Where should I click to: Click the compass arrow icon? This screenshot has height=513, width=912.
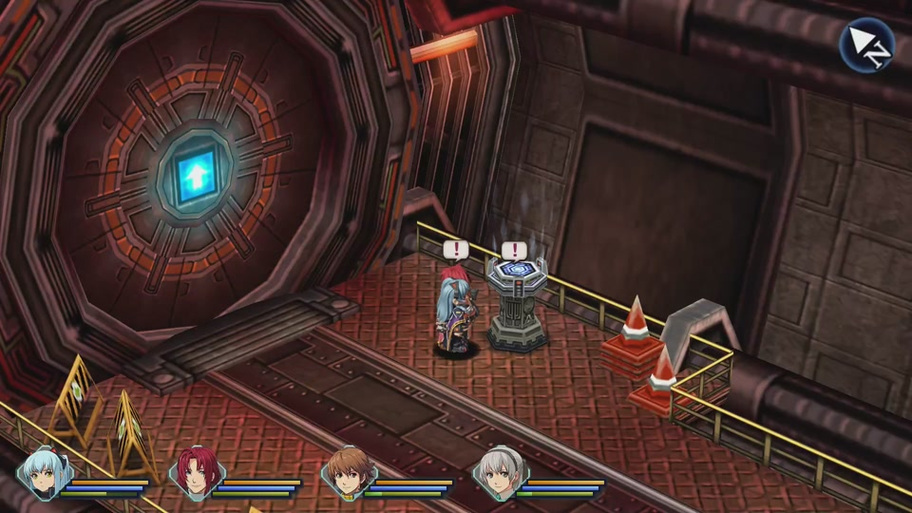[x=866, y=46]
